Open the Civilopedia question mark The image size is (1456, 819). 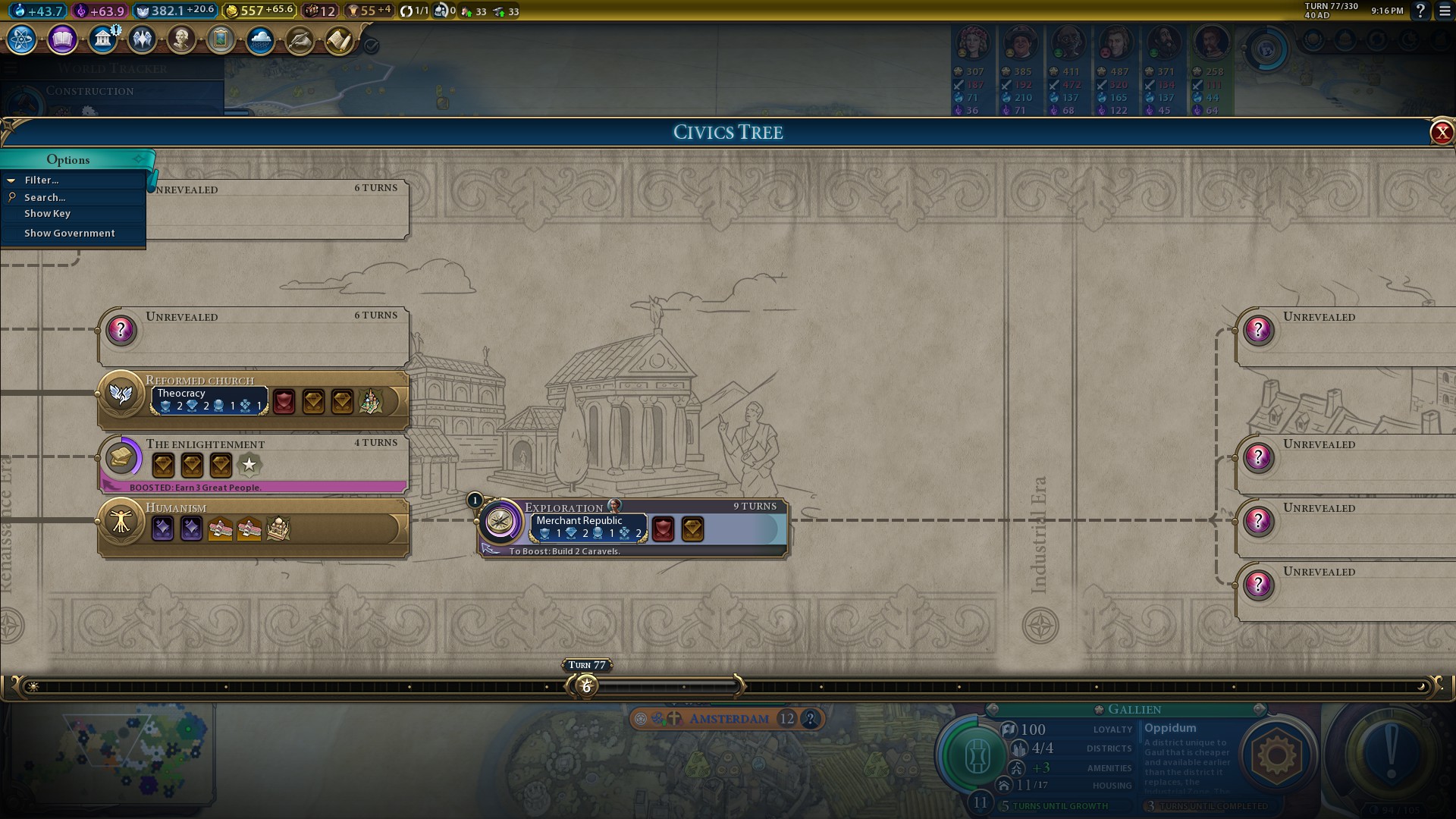[x=1420, y=11]
